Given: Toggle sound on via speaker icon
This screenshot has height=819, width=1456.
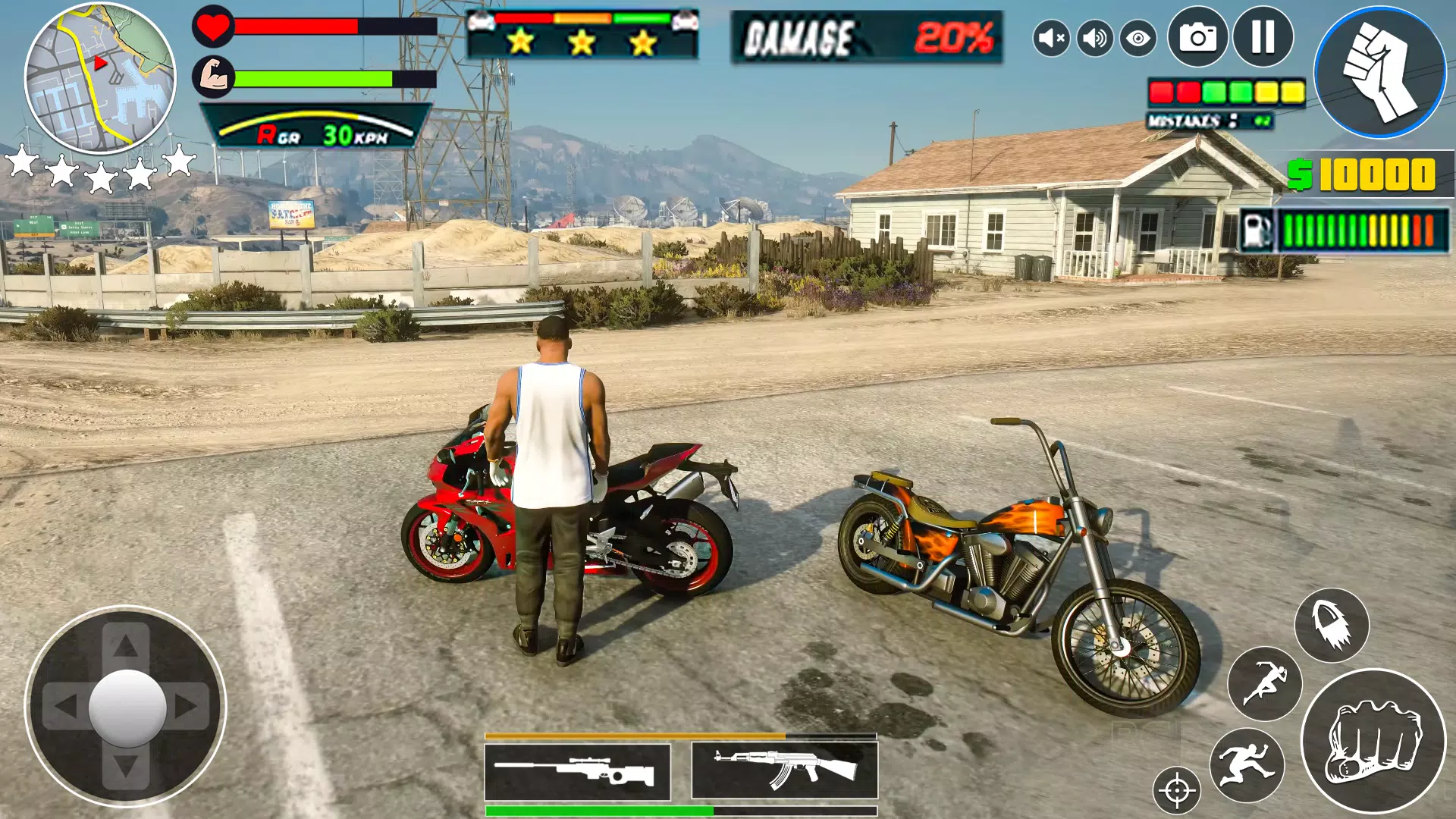Looking at the screenshot, I should click(x=1094, y=37).
